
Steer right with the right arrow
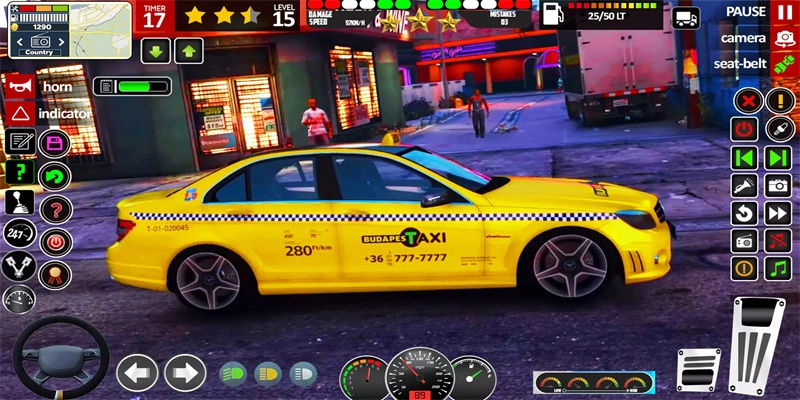(x=184, y=373)
